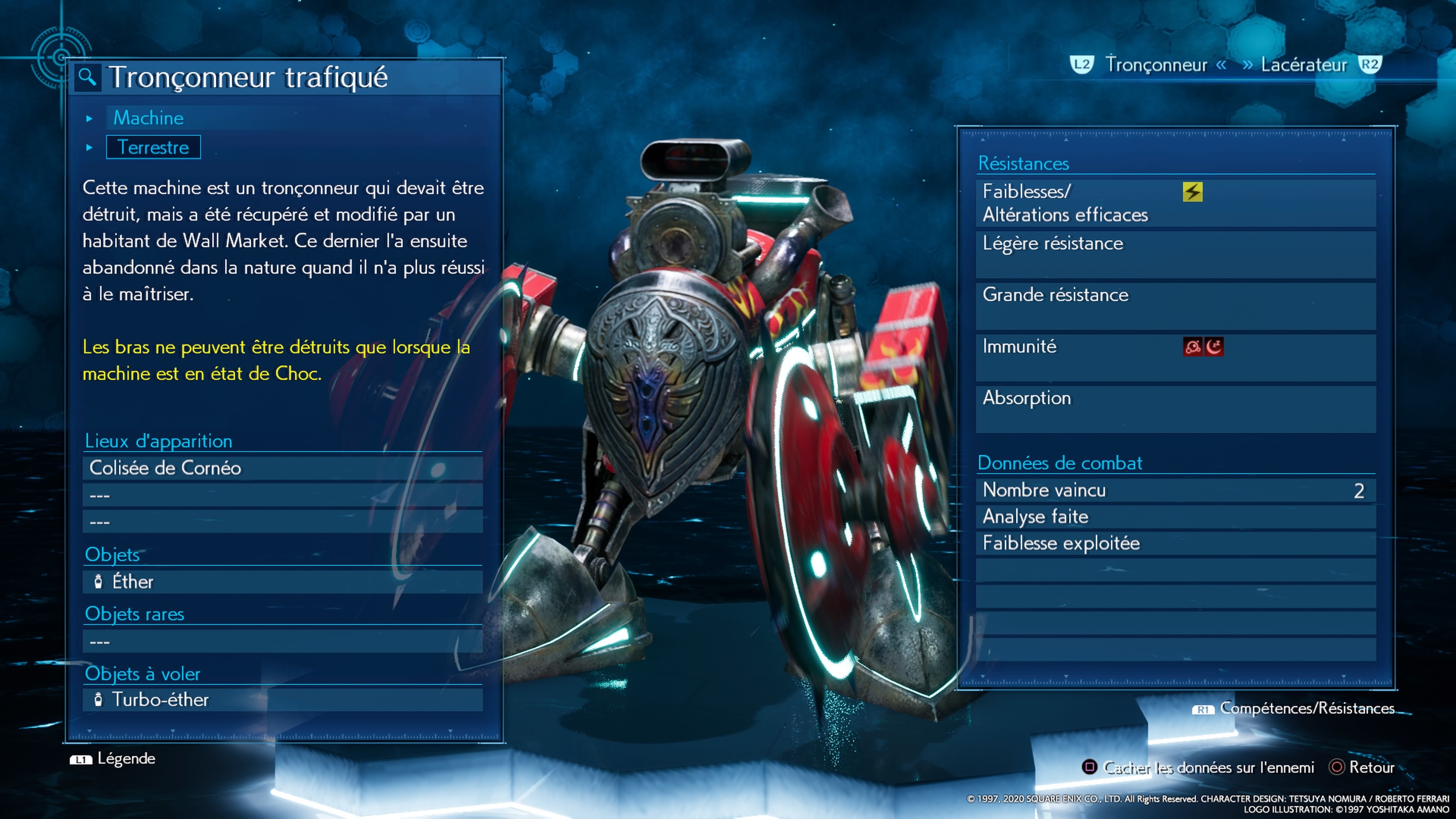Switch to next enemy Lacérateur

pyautogui.click(x=1304, y=65)
